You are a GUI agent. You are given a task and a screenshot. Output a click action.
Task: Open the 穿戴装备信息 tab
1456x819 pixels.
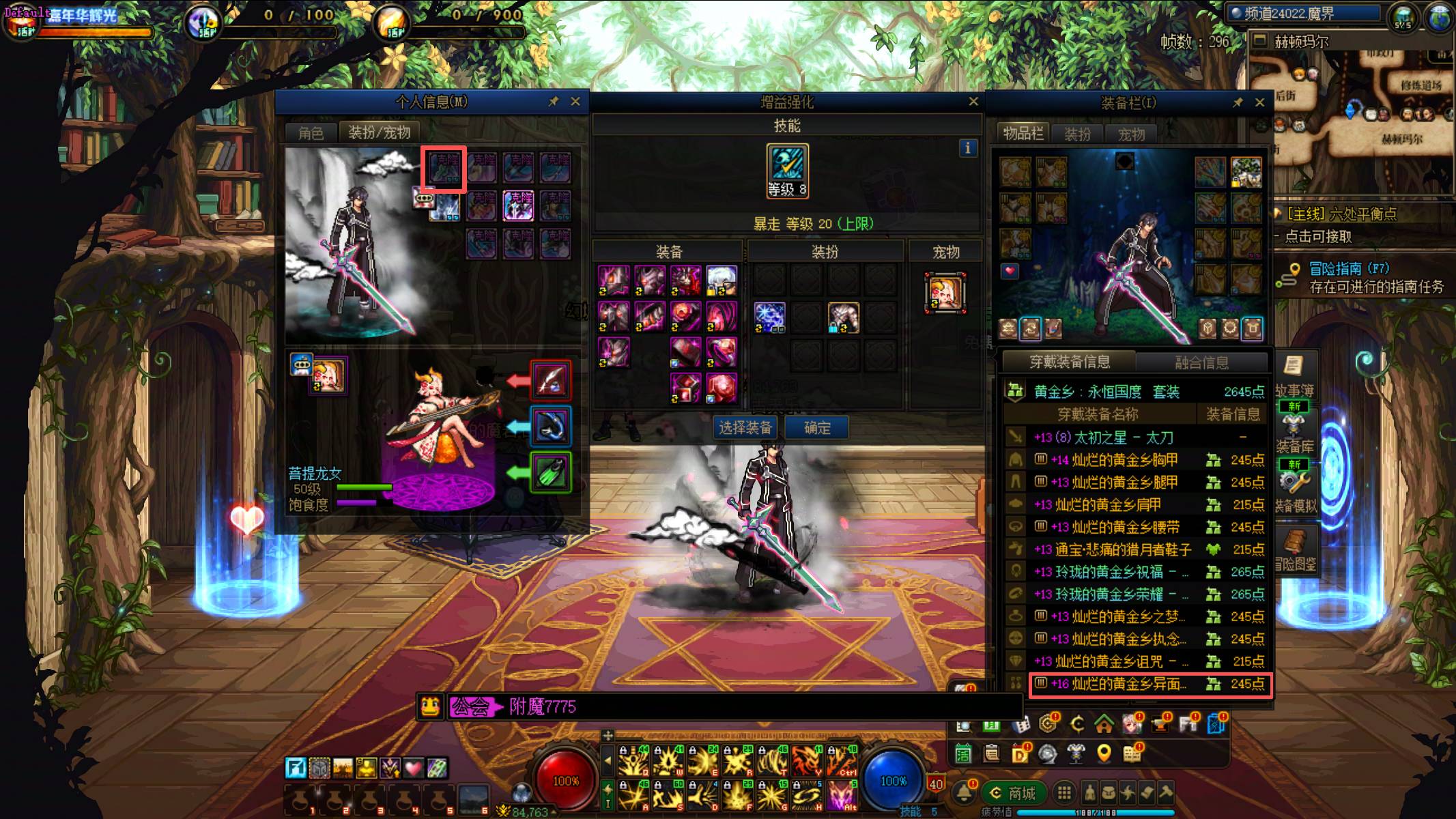coord(1069,362)
